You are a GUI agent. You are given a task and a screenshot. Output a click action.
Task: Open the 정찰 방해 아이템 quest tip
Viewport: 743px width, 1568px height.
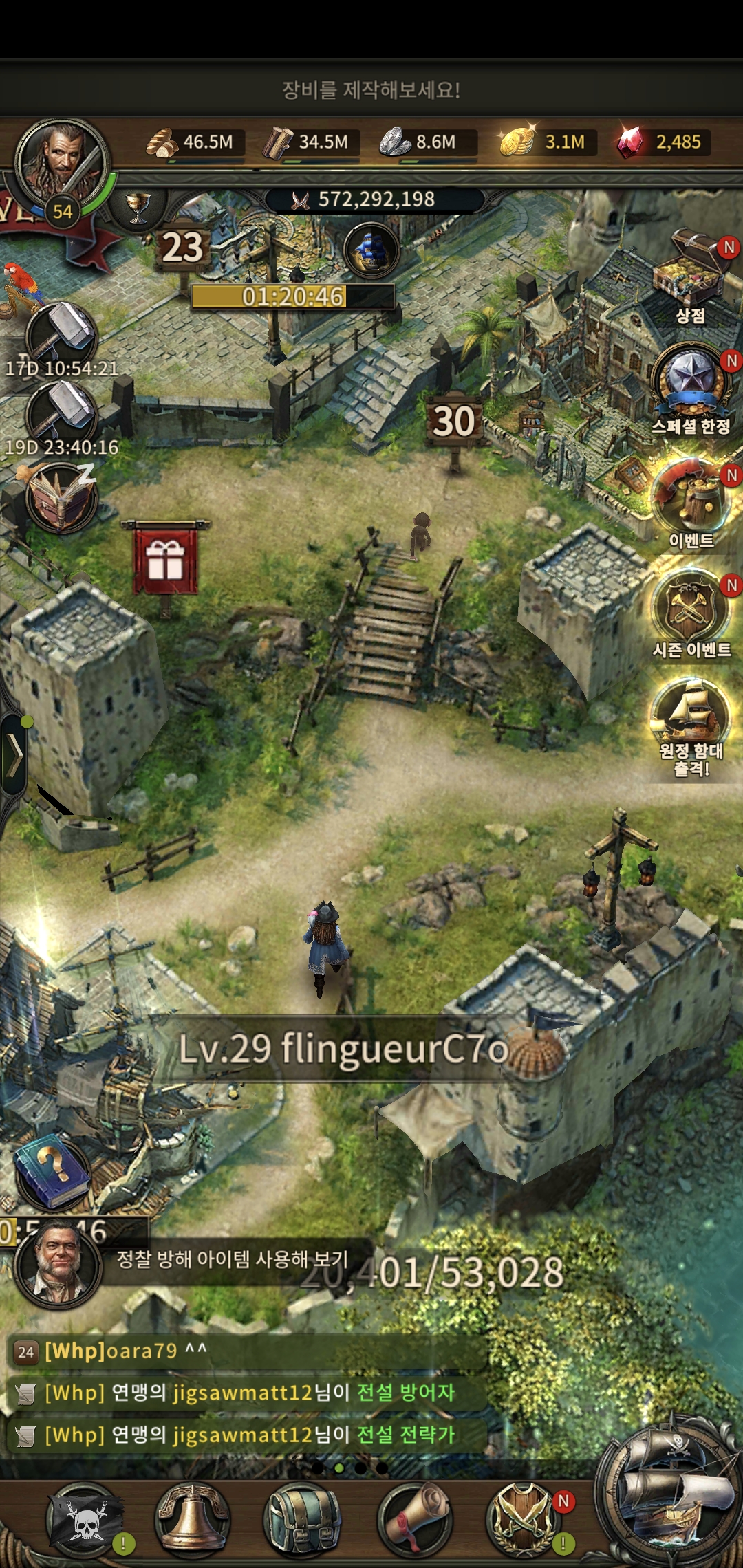coord(232,1259)
